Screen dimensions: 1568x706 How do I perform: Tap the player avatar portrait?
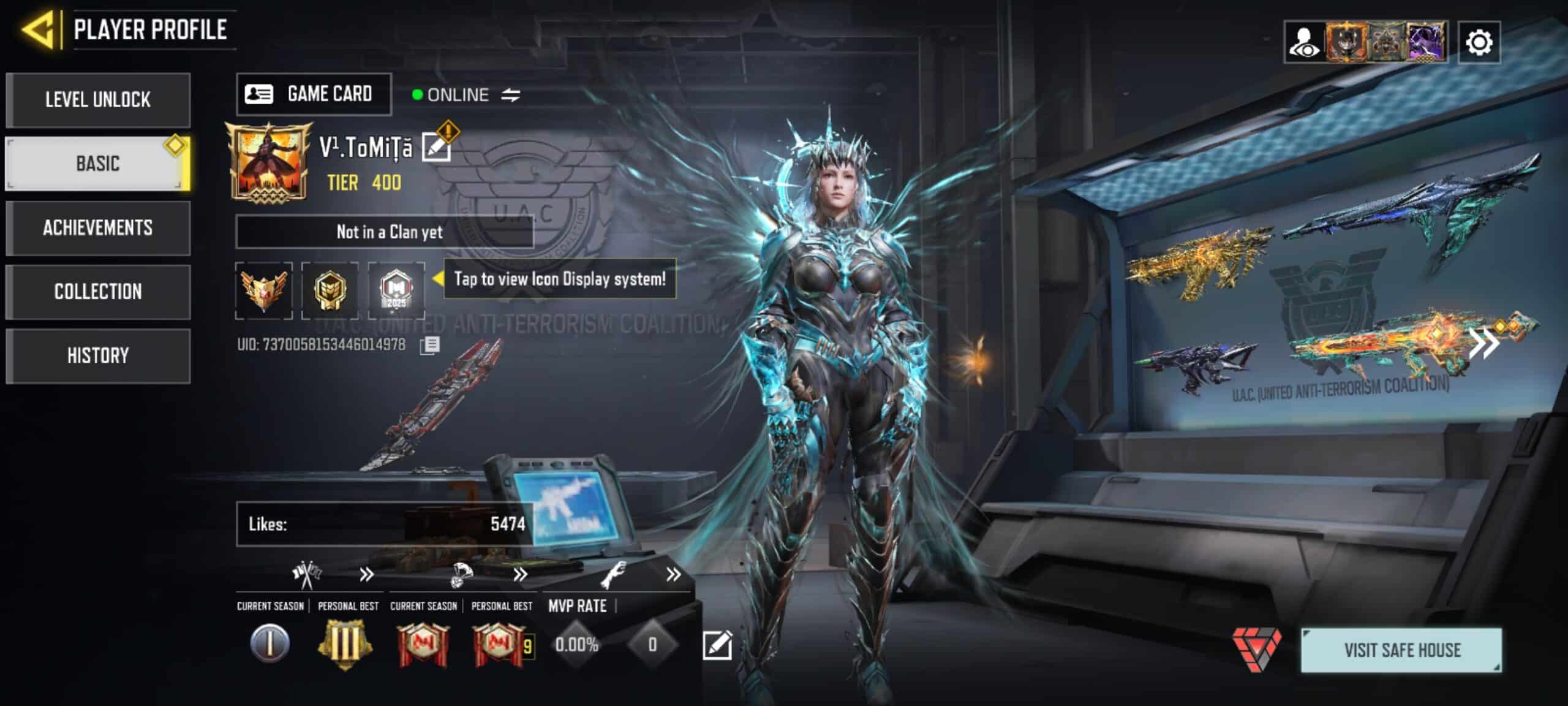(267, 161)
